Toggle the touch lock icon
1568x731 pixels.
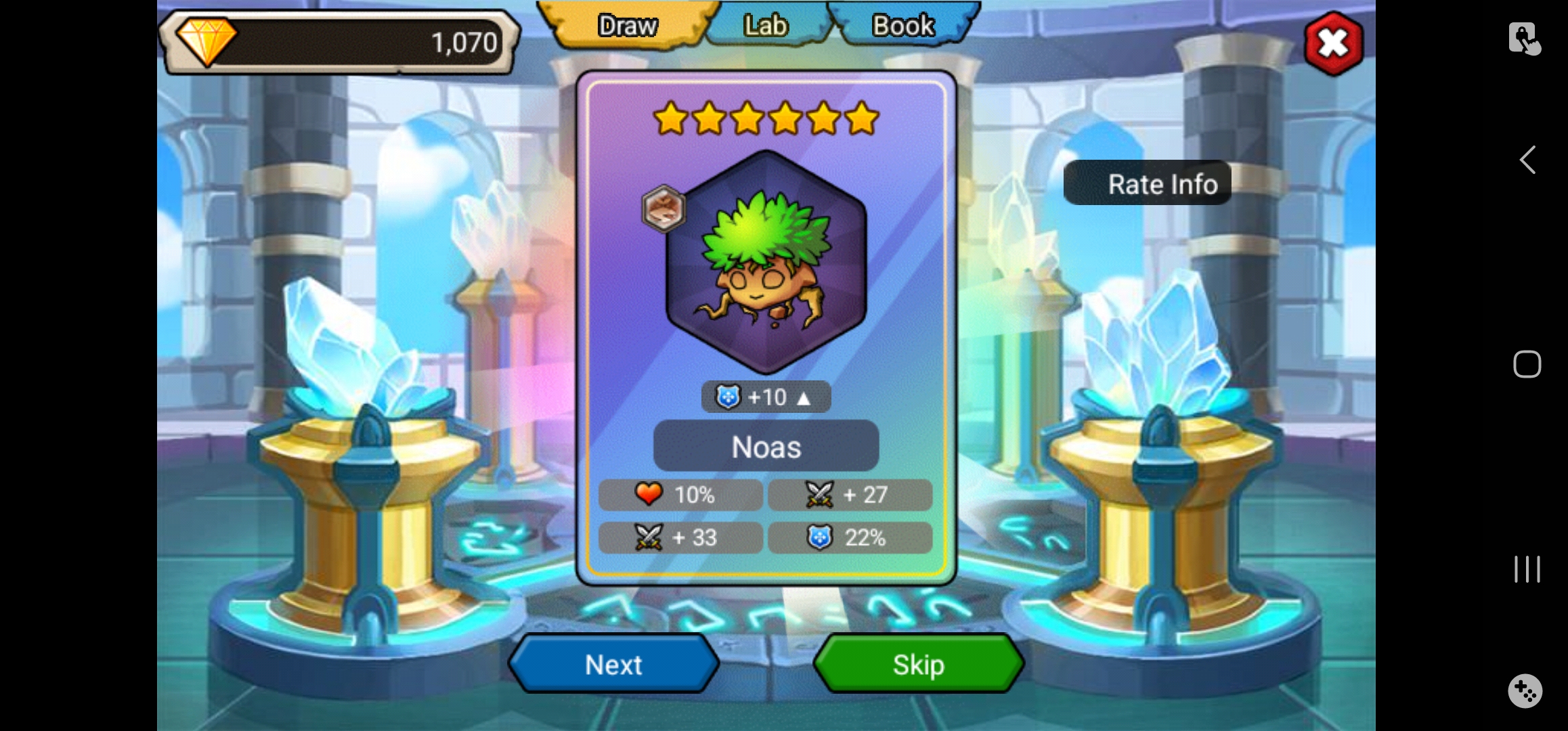pos(1524,39)
